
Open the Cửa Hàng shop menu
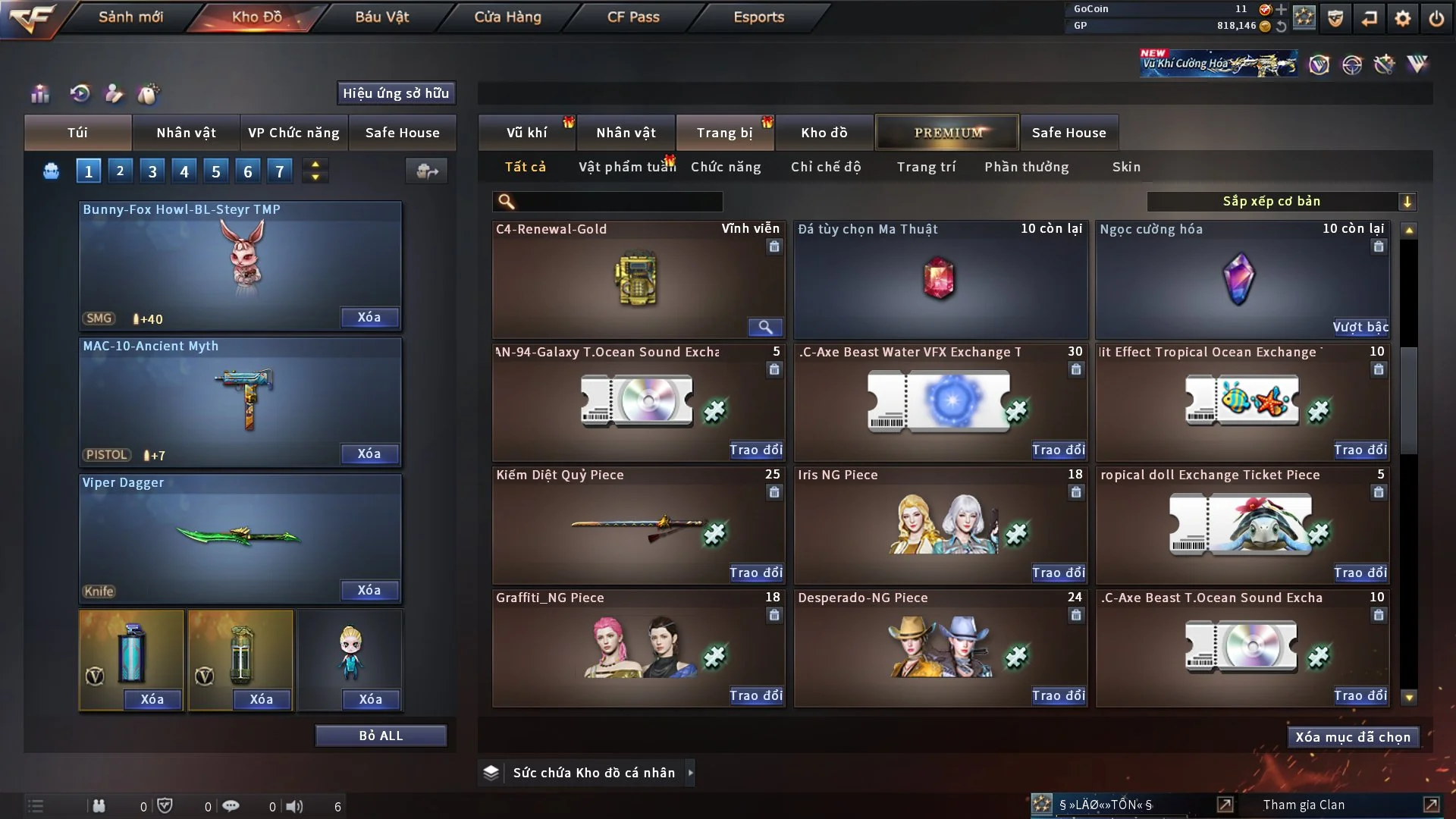pos(507,17)
